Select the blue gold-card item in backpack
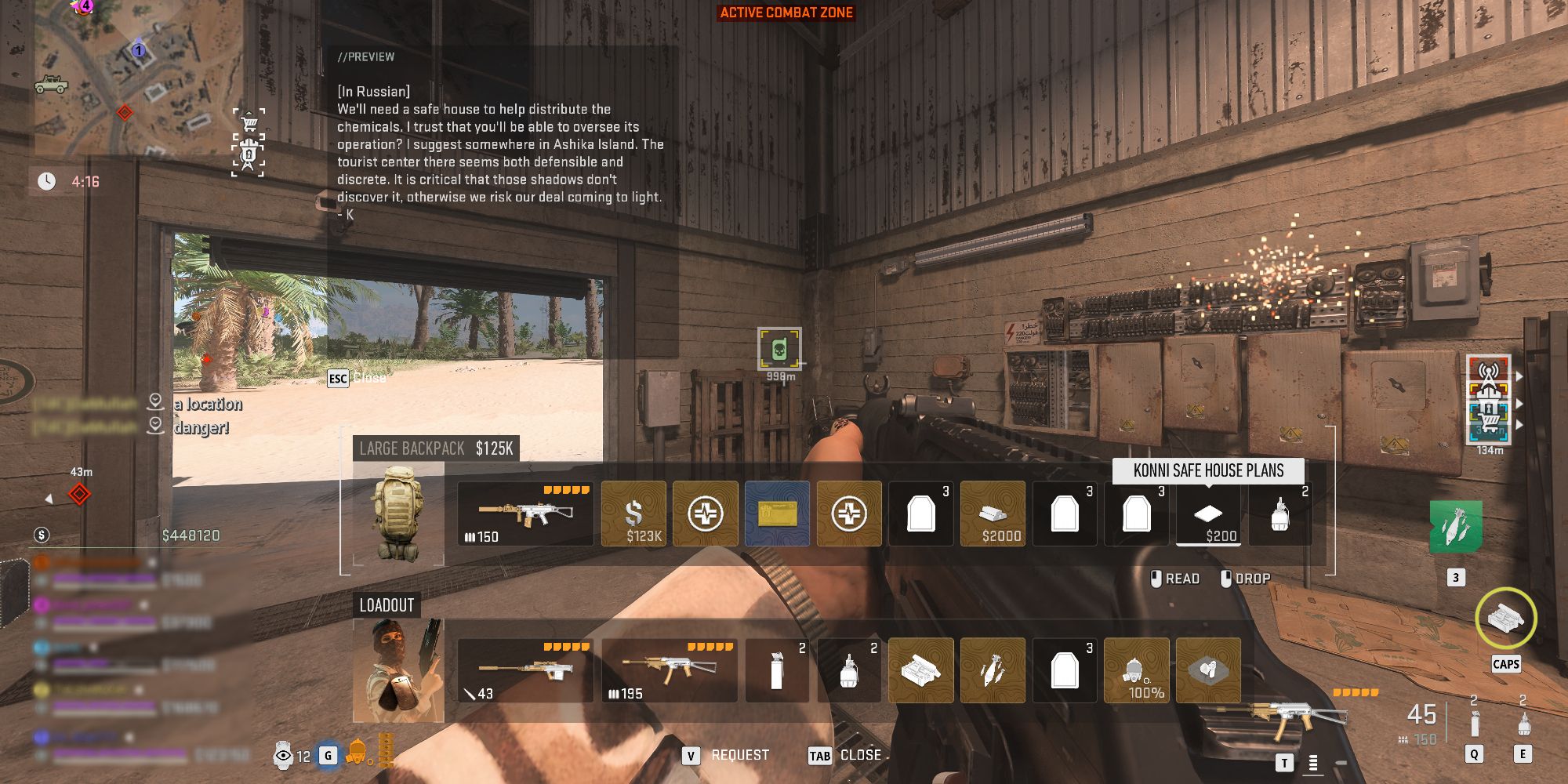 777,513
